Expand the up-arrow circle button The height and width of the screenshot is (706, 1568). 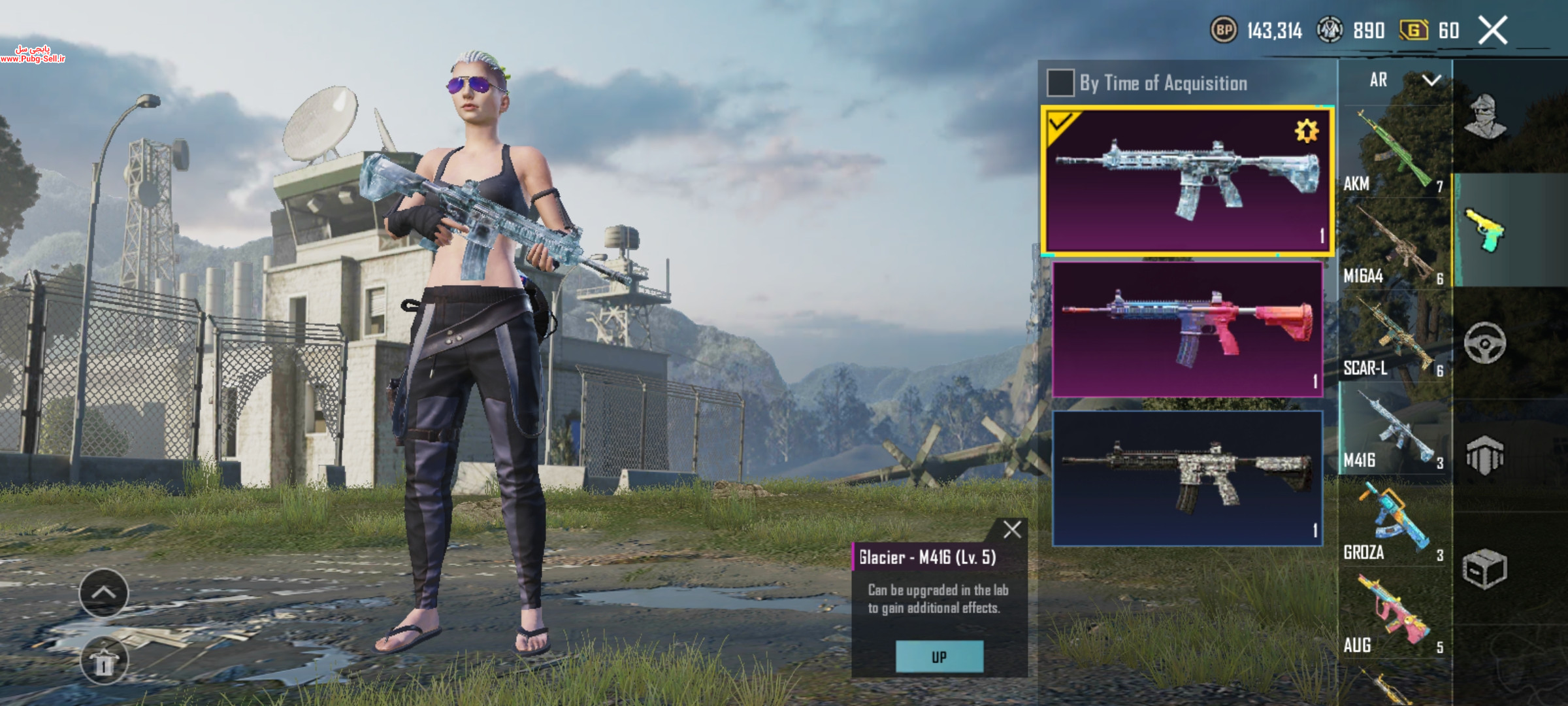coord(104,593)
